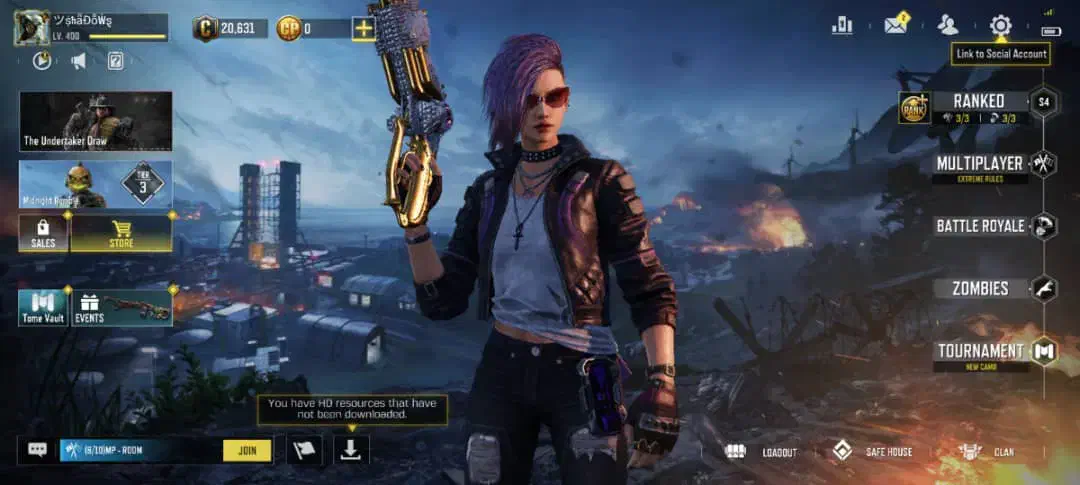Download HD resources via download icon
The height and width of the screenshot is (485, 1080).
click(351, 450)
